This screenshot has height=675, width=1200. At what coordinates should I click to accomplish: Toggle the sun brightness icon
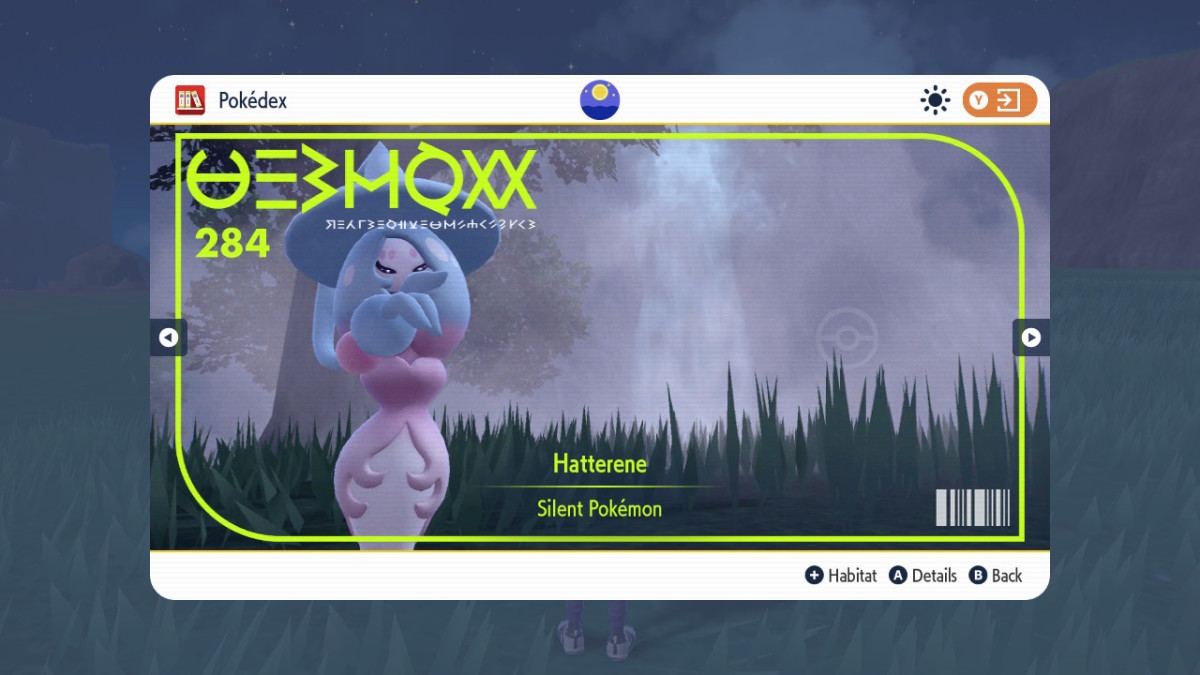click(x=935, y=100)
